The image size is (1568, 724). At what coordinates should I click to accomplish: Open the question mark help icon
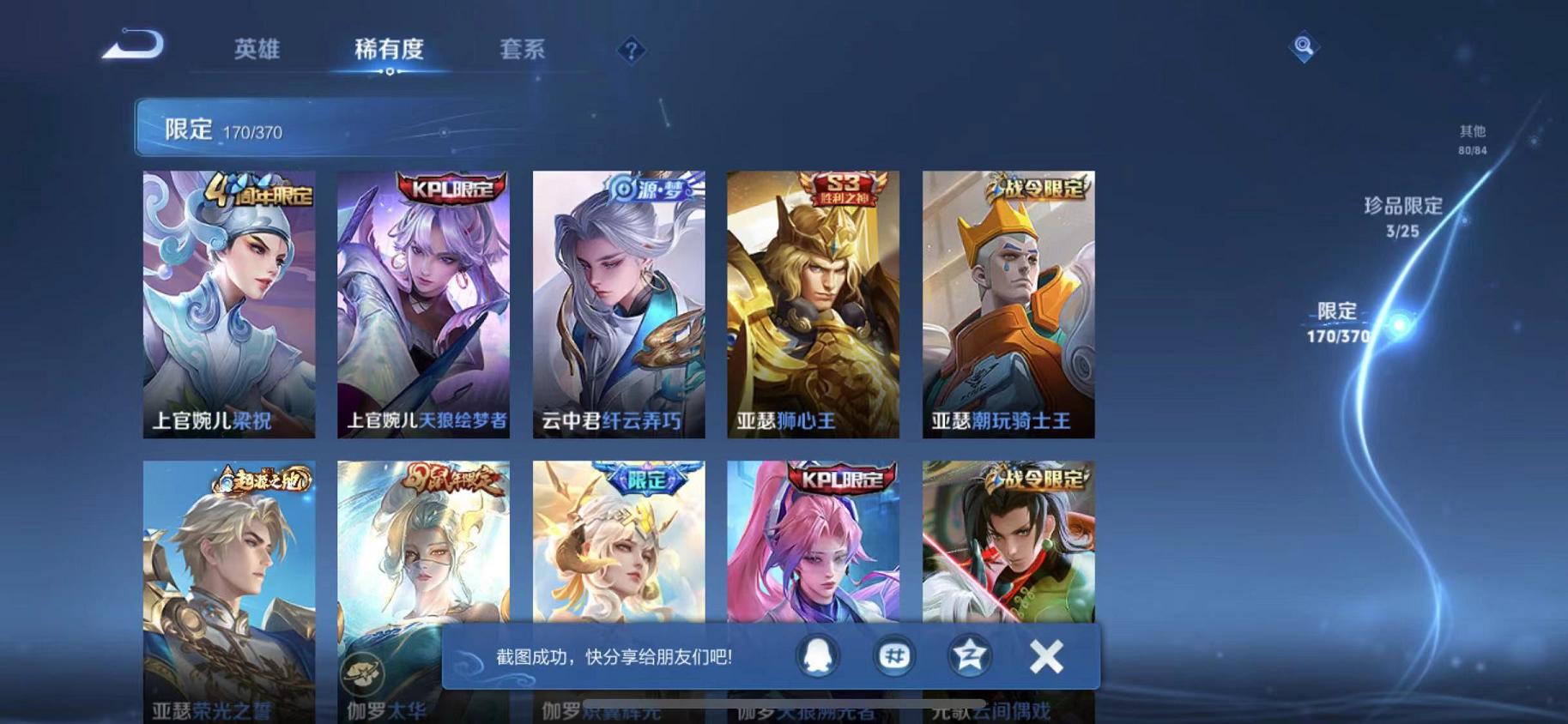[631, 50]
